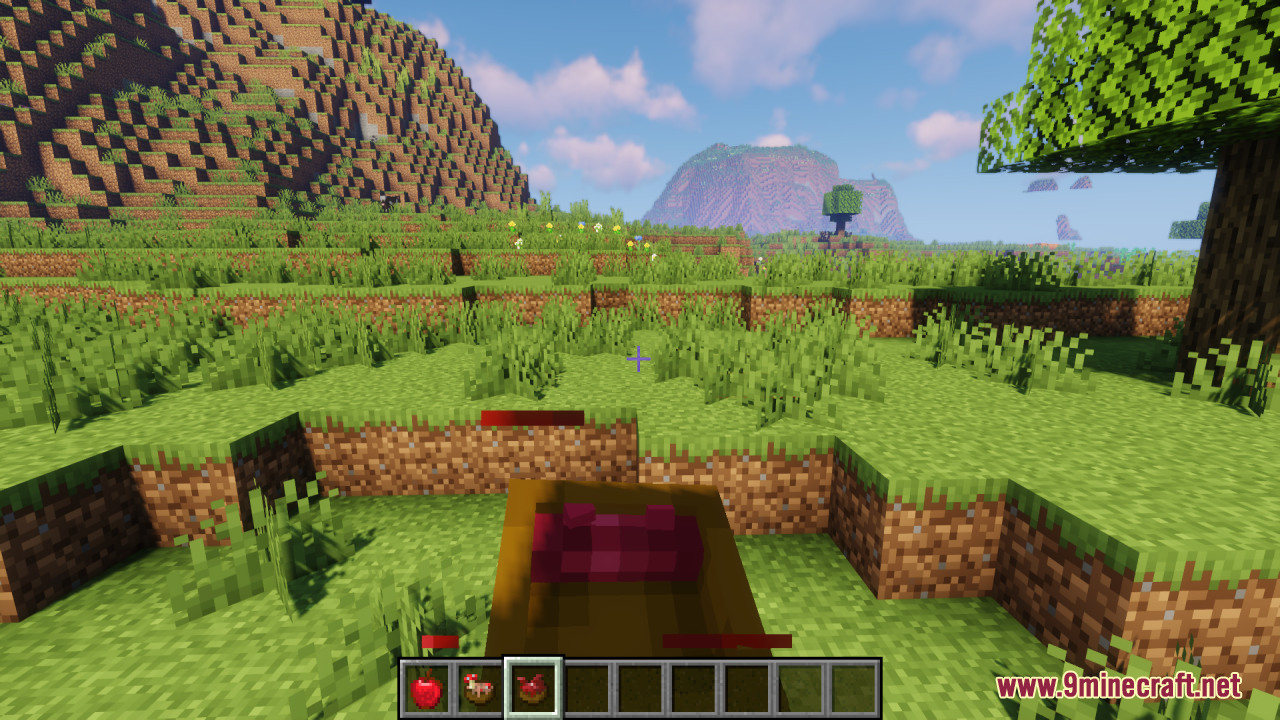
Task: Click the red health bar above the dirt ledge
Action: 532,417
